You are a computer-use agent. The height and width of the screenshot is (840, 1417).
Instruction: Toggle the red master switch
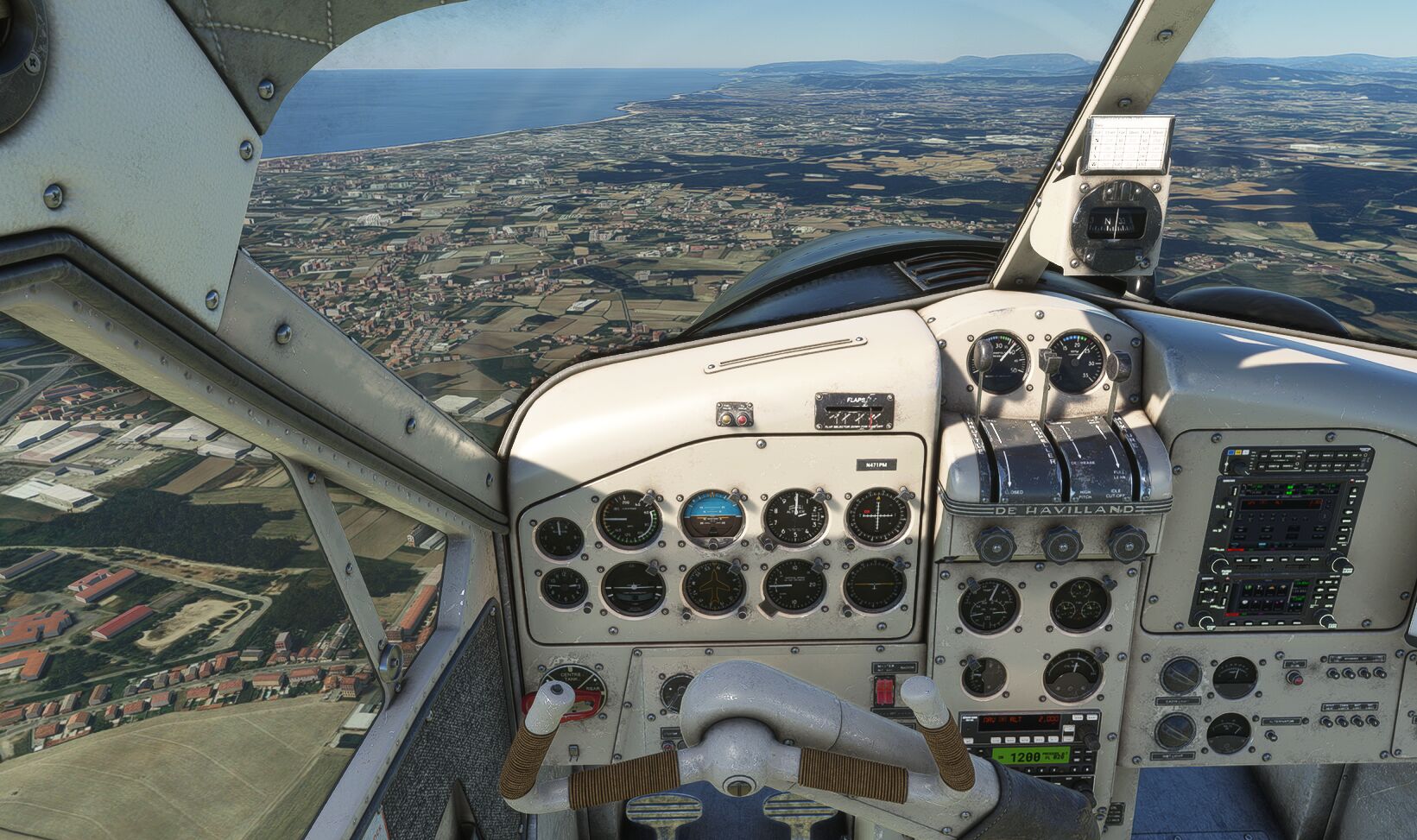(885, 691)
